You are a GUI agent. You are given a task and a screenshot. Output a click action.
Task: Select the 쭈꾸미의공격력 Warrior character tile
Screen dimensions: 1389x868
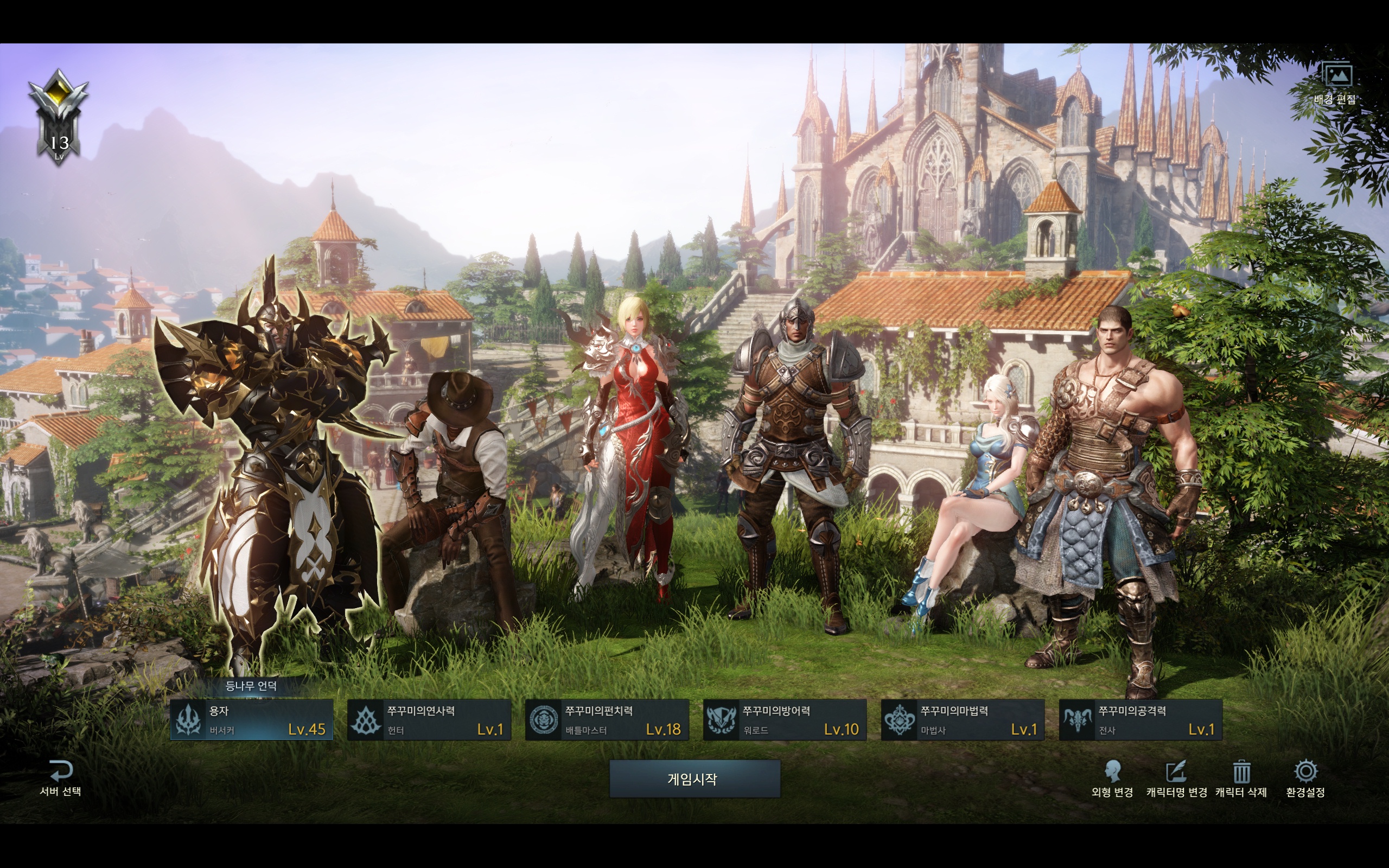(x=1141, y=720)
